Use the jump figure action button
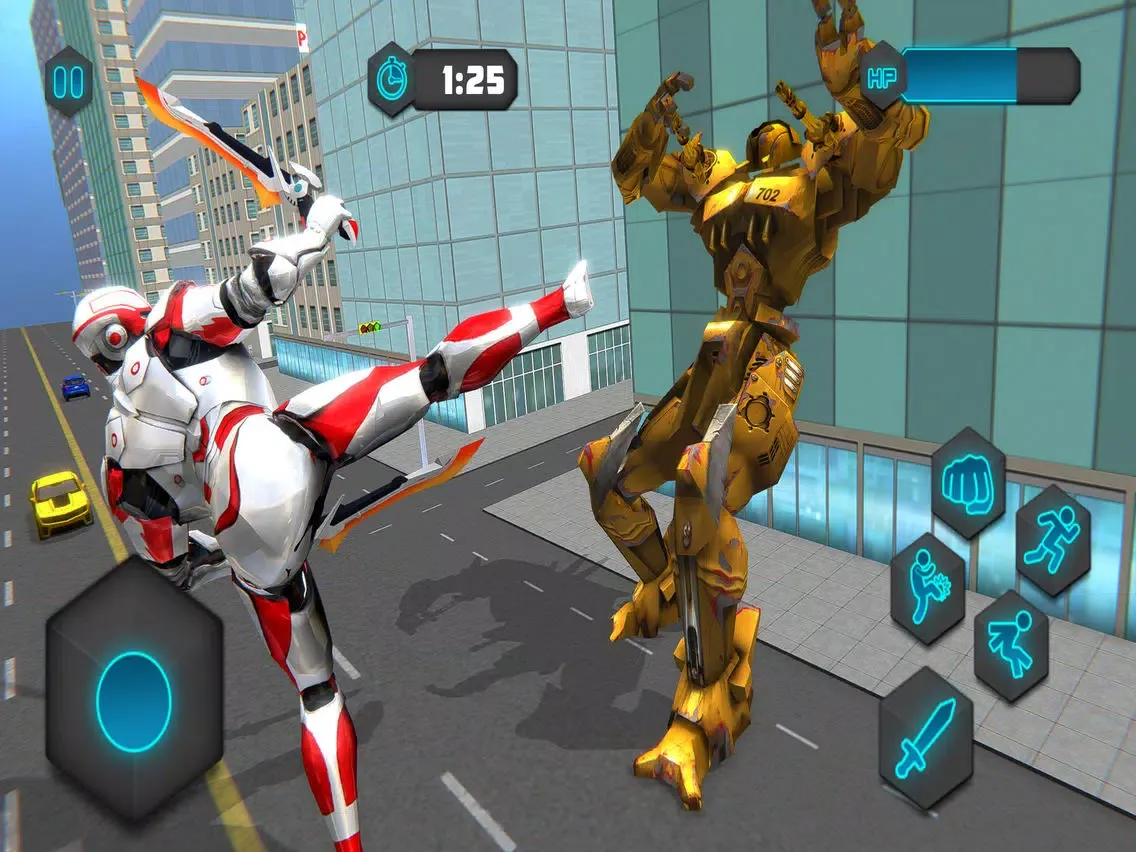The width and height of the screenshot is (1136, 852). (x=1010, y=644)
